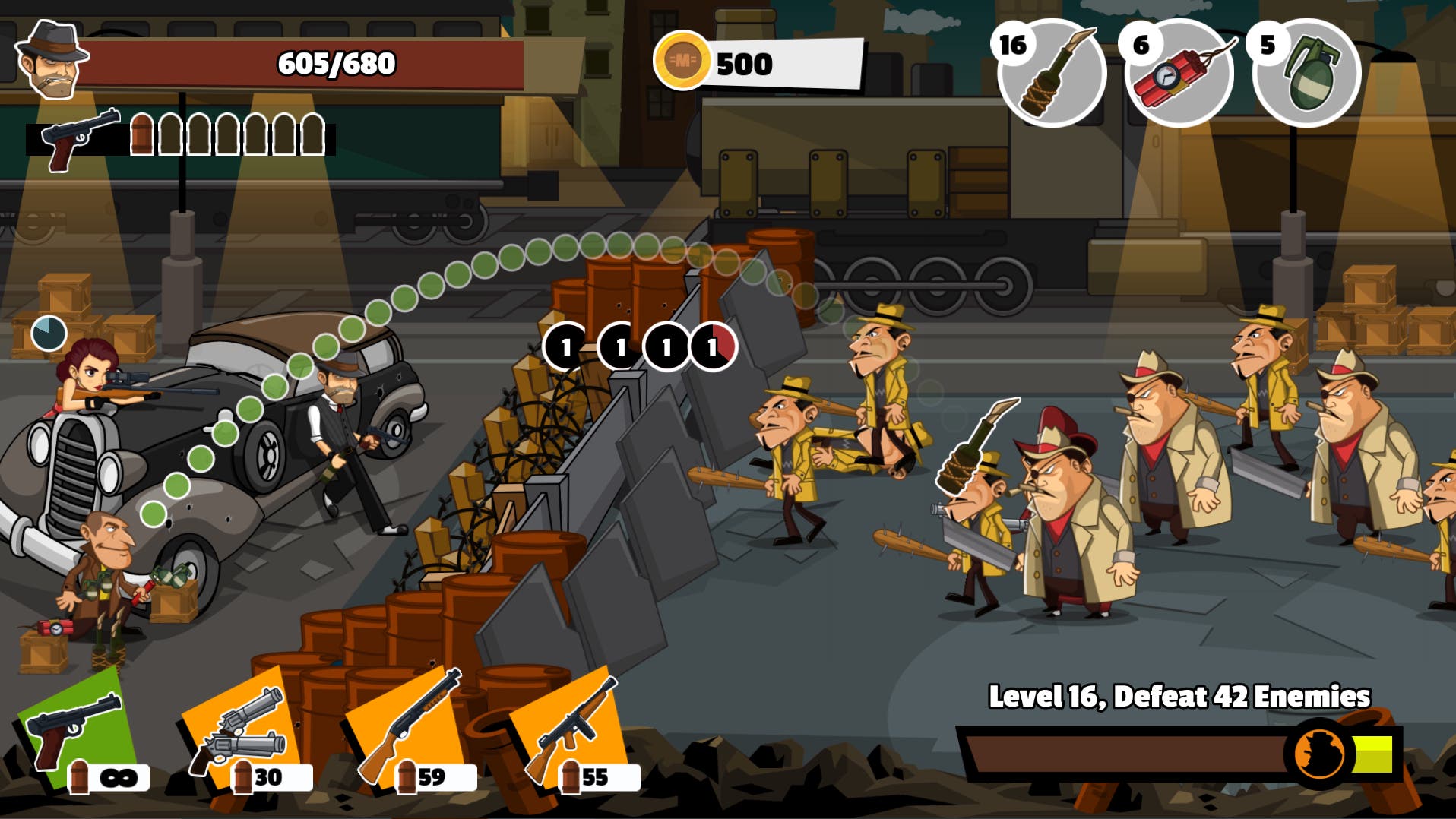Select the hand grenade

[1307, 73]
